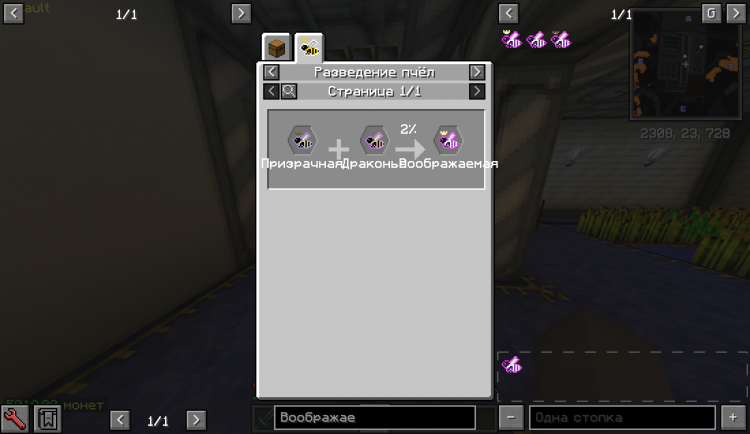Select the bee breeding tab

point(309,47)
